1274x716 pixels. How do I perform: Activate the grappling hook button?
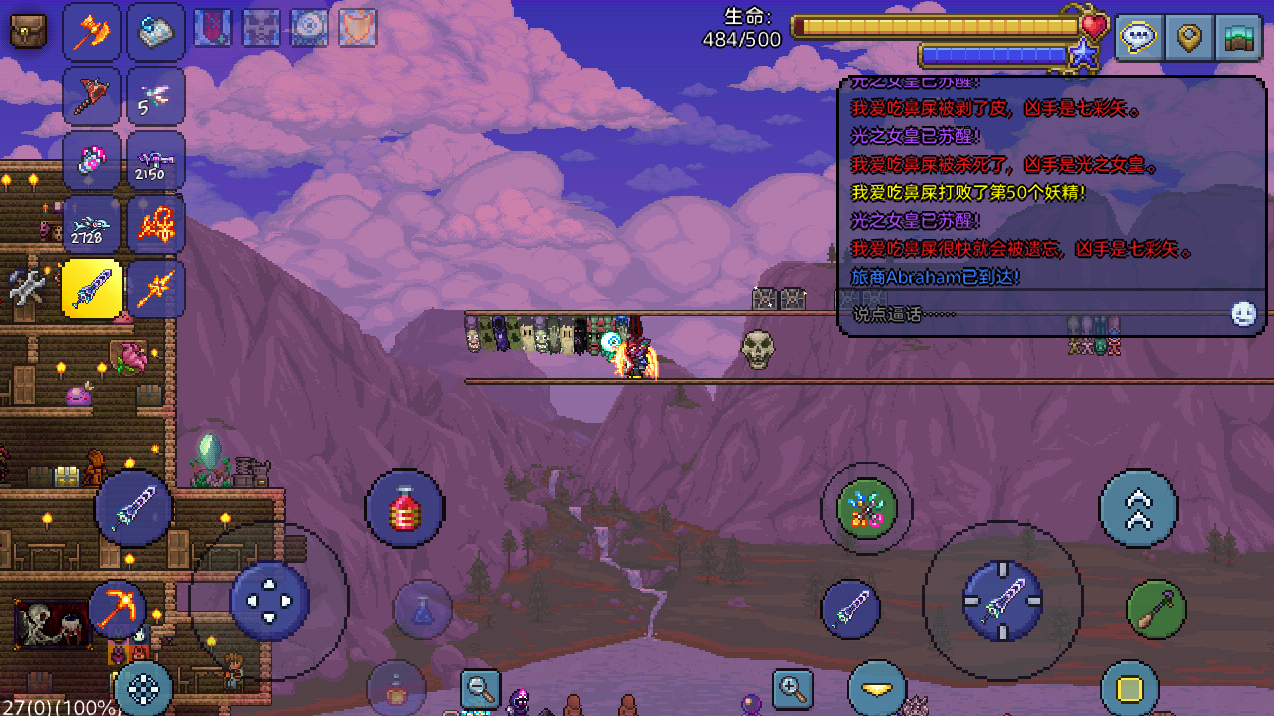coord(1156,609)
